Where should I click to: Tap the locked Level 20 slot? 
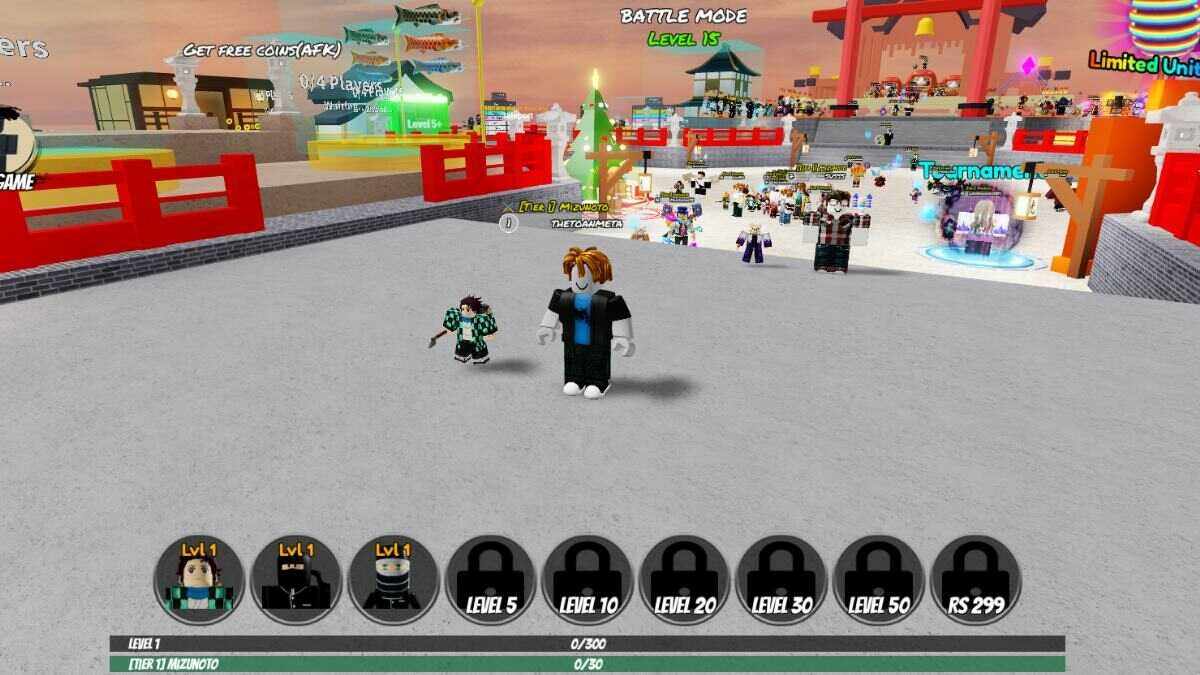click(x=684, y=580)
